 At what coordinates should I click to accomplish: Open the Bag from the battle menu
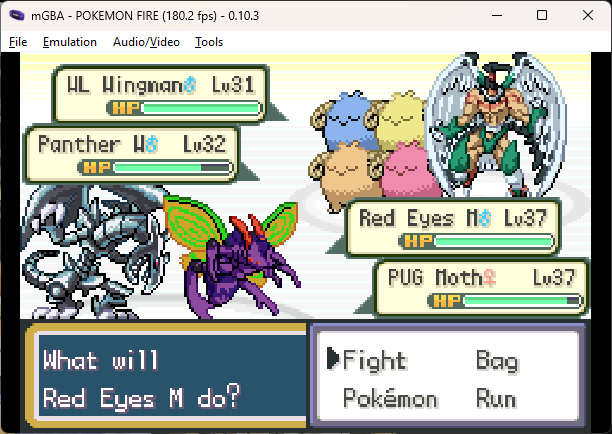(x=496, y=361)
